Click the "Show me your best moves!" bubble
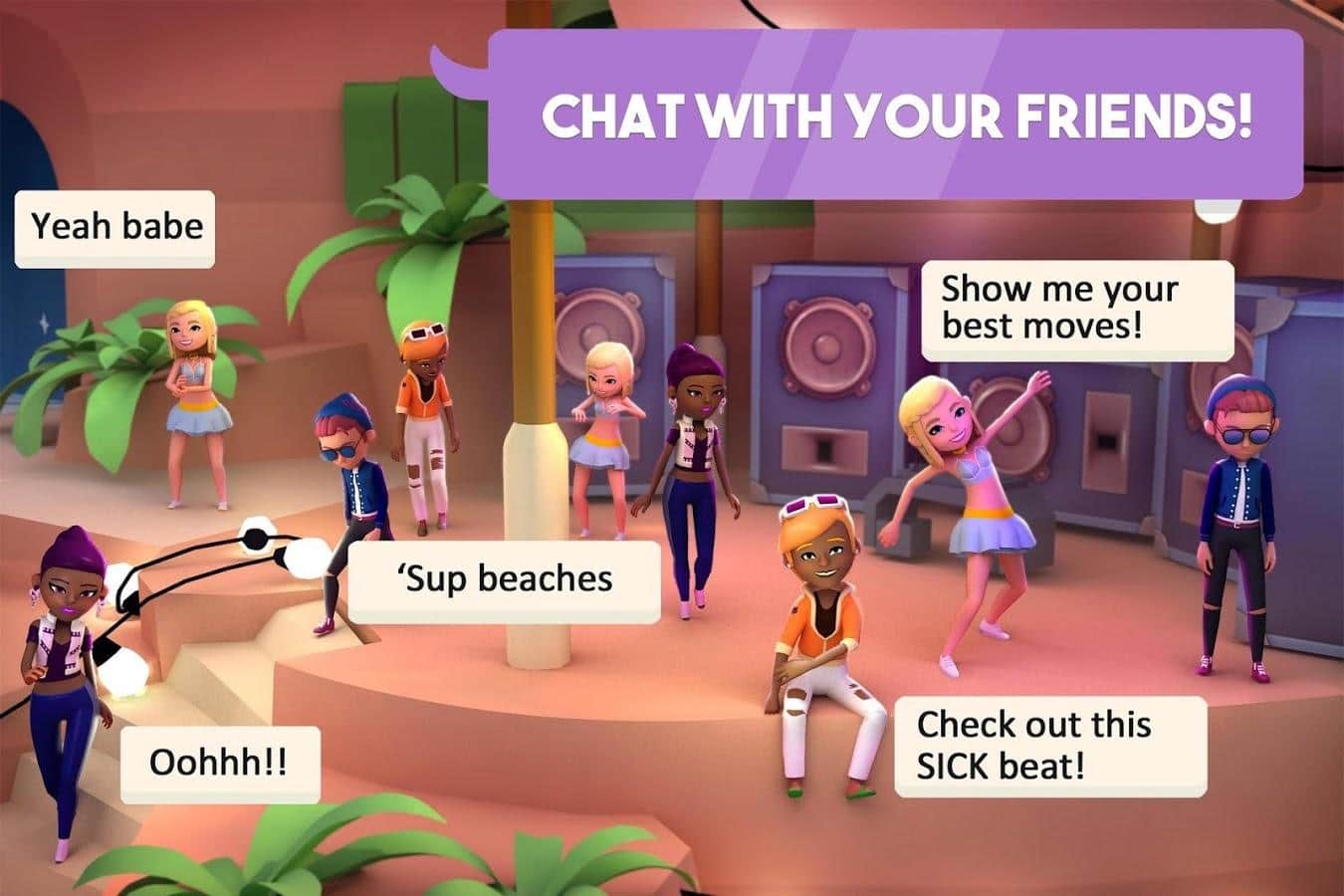 coord(1075,309)
